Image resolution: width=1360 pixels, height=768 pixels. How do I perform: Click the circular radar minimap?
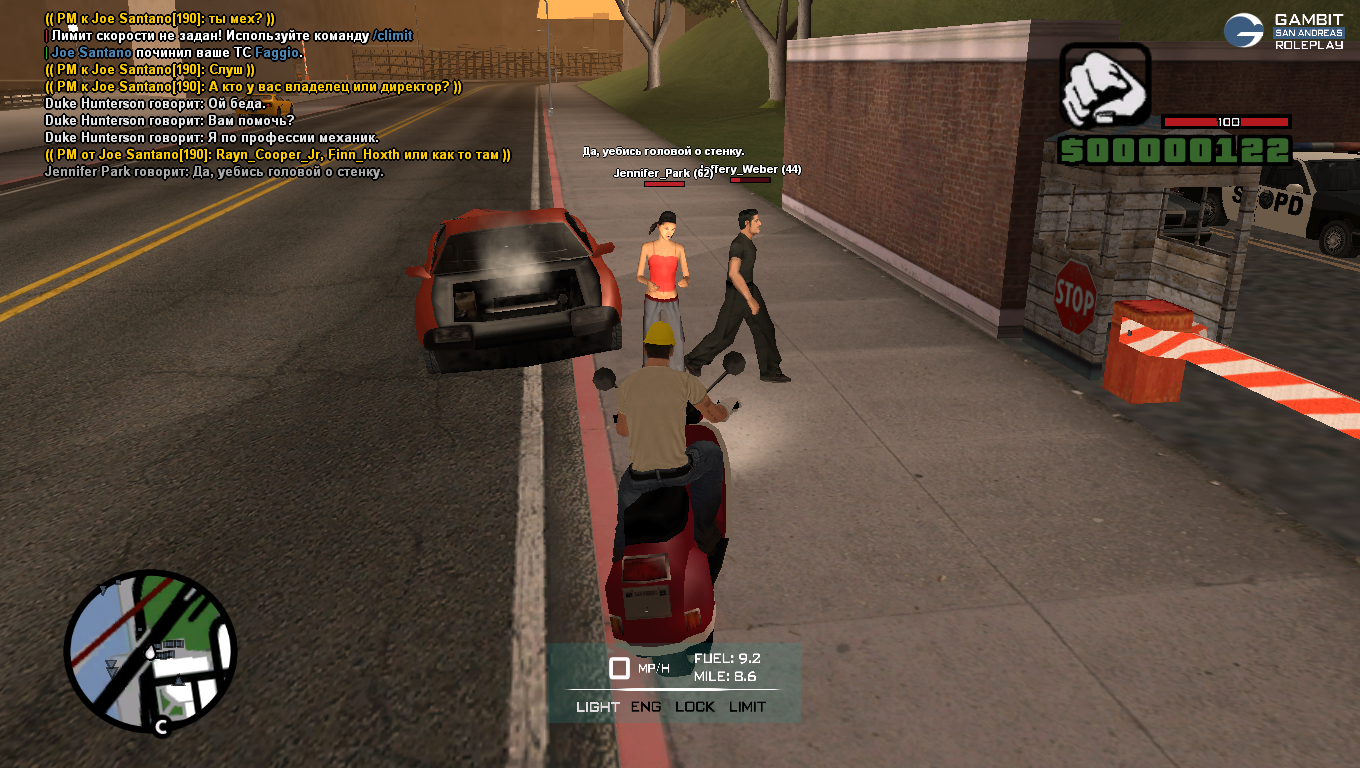tap(150, 652)
